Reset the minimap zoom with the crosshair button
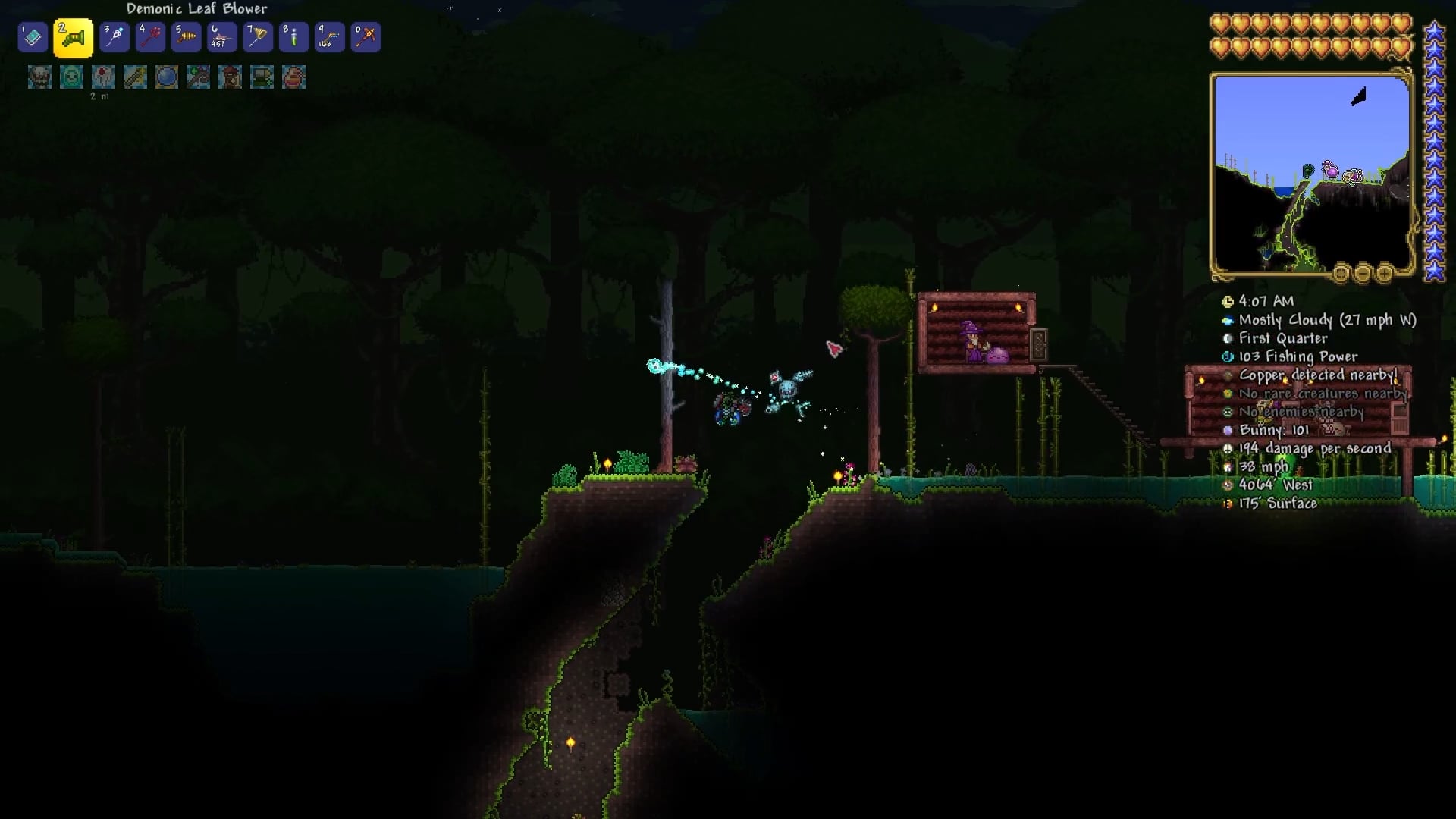Screen dimensions: 1456x819 point(1341,273)
